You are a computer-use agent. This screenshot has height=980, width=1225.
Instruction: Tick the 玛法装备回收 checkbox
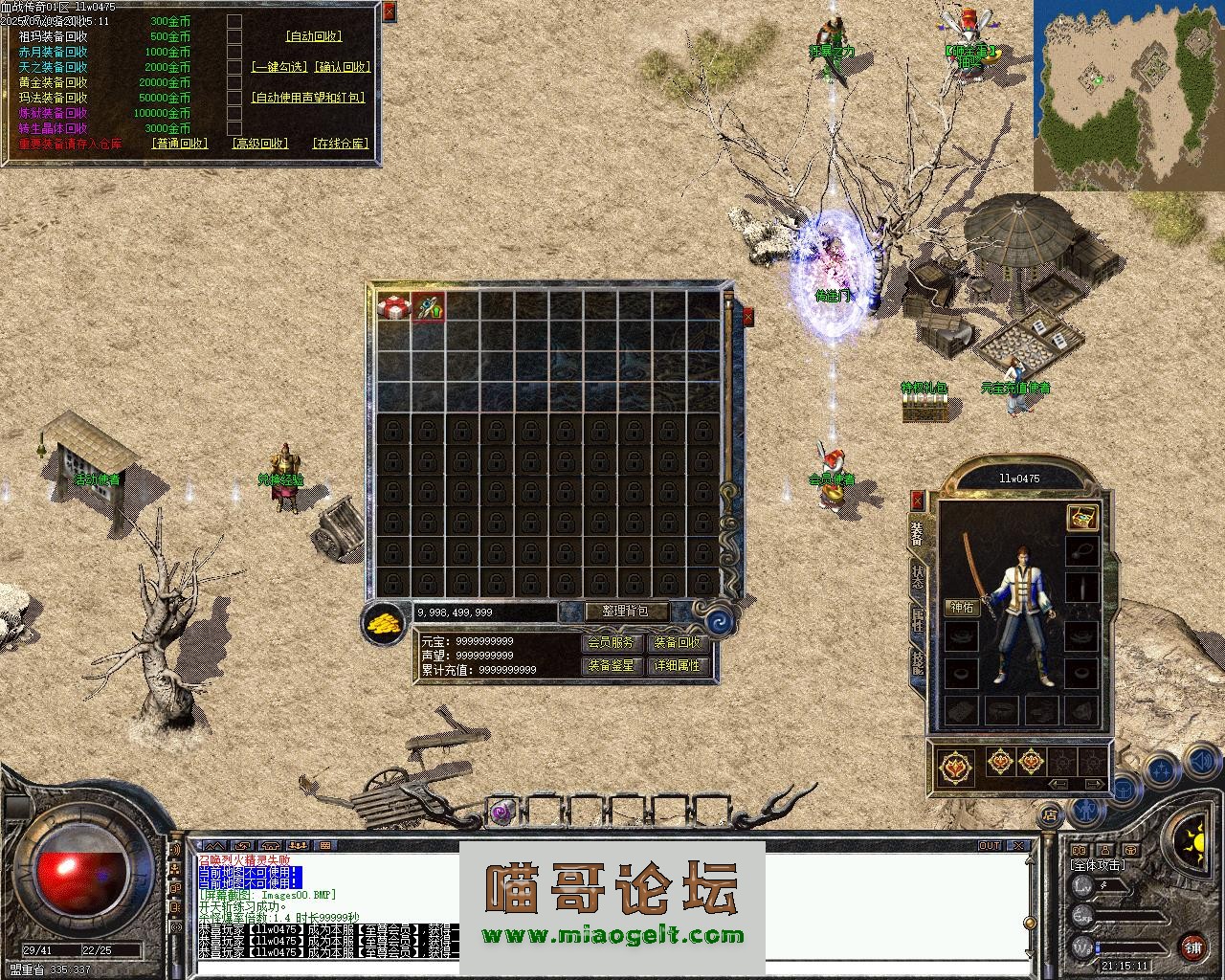coord(234,98)
